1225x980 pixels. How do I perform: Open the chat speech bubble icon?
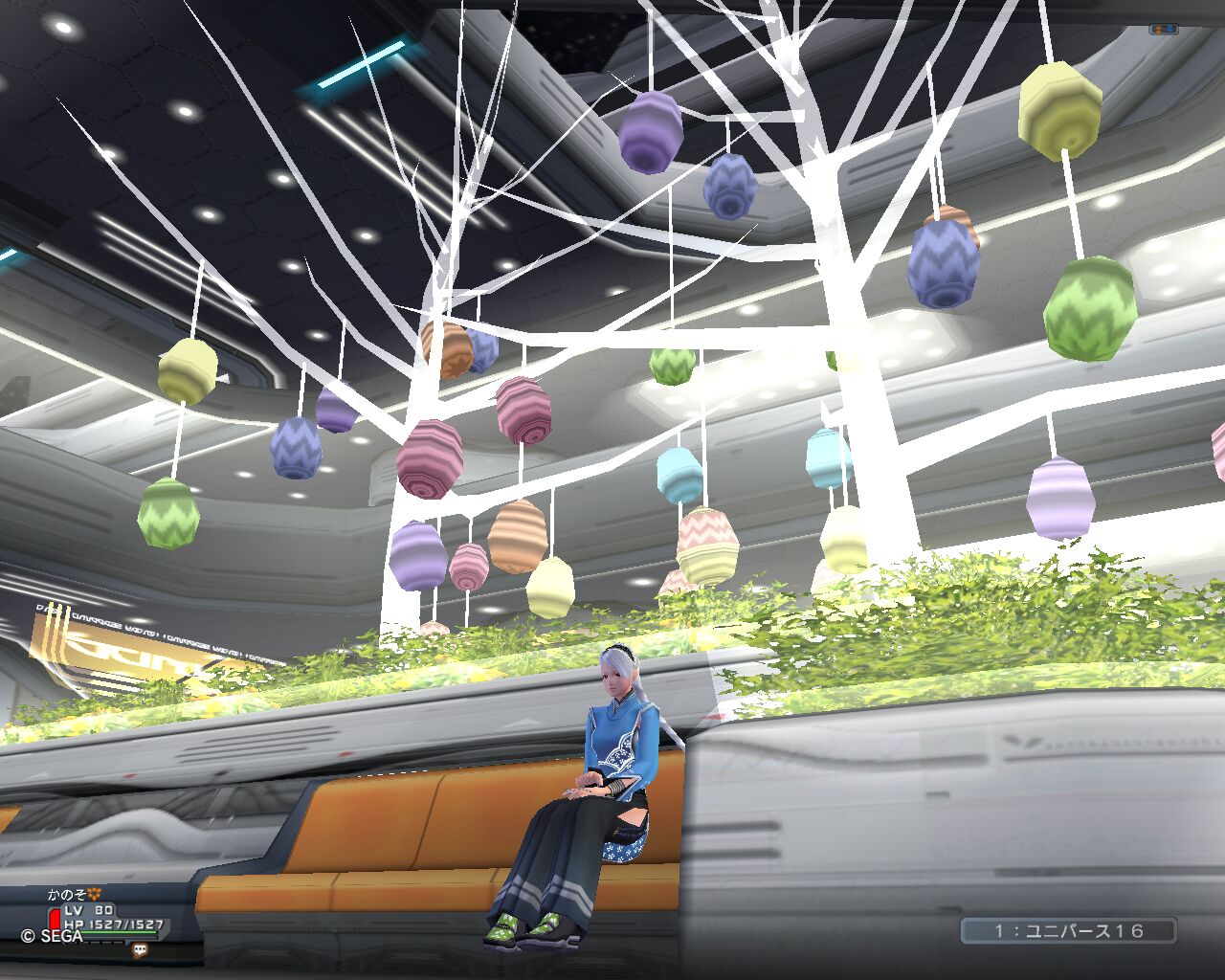tap(142, 950)
